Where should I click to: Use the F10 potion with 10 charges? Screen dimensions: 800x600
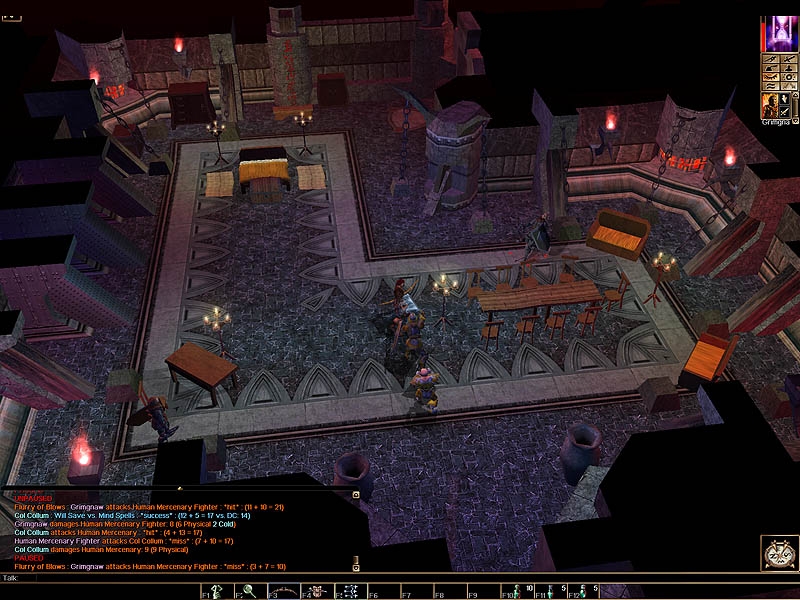(x=519, y=592)
